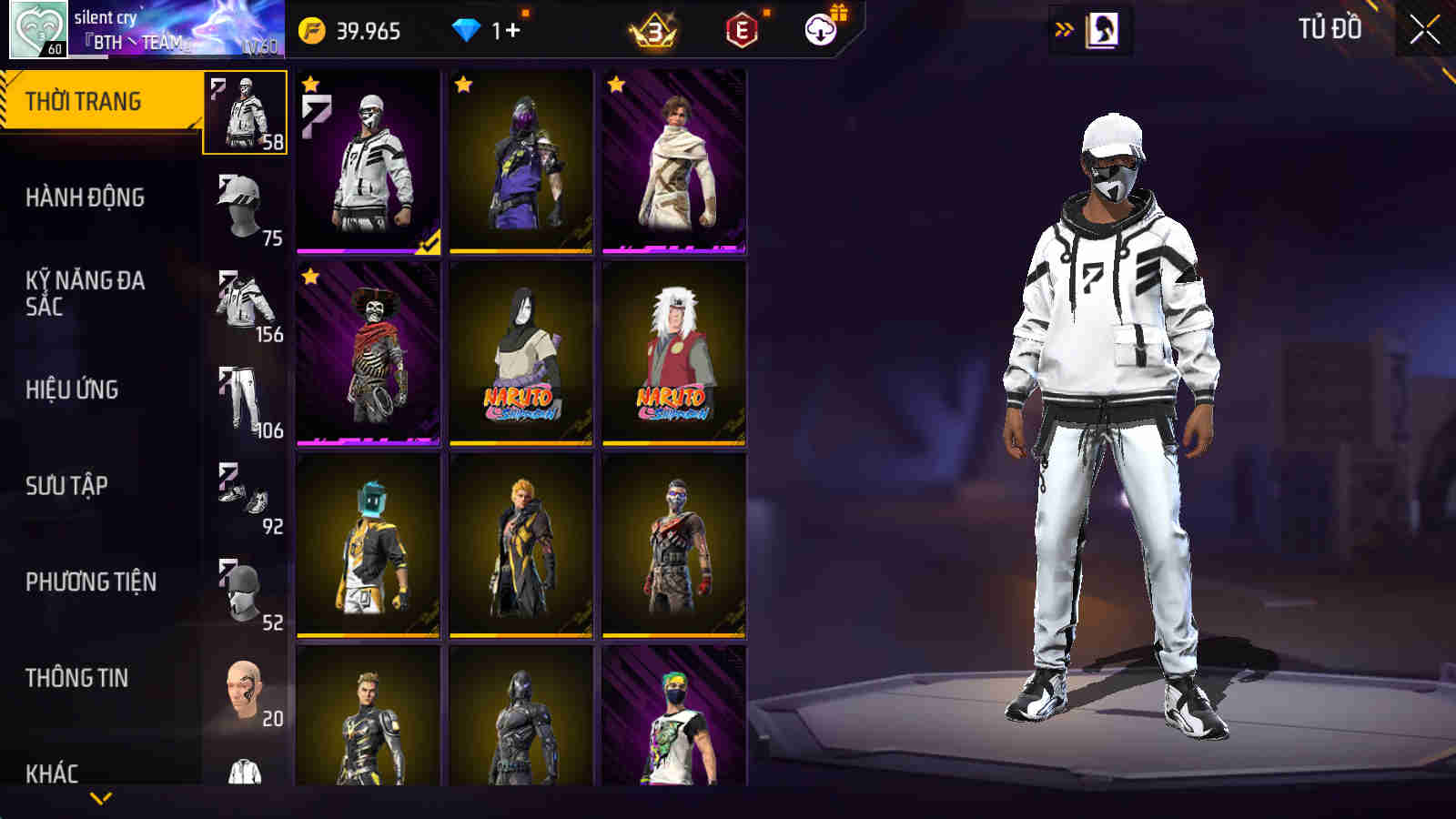Open the gold coin balance icon

click(311, 28)
